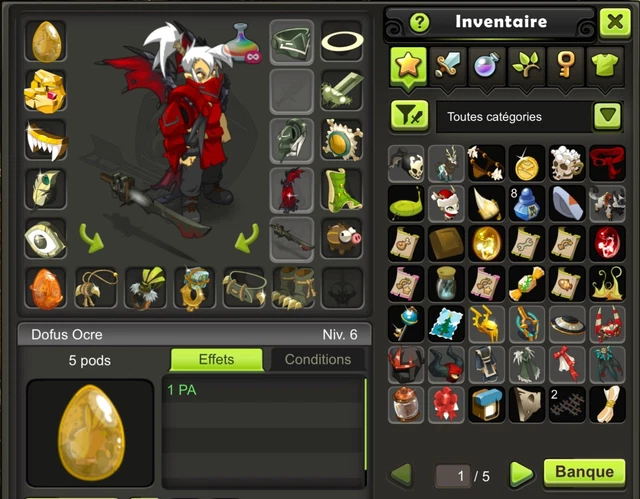Open the green question mark help
The image size is (640, 499).
coord(419,22)
